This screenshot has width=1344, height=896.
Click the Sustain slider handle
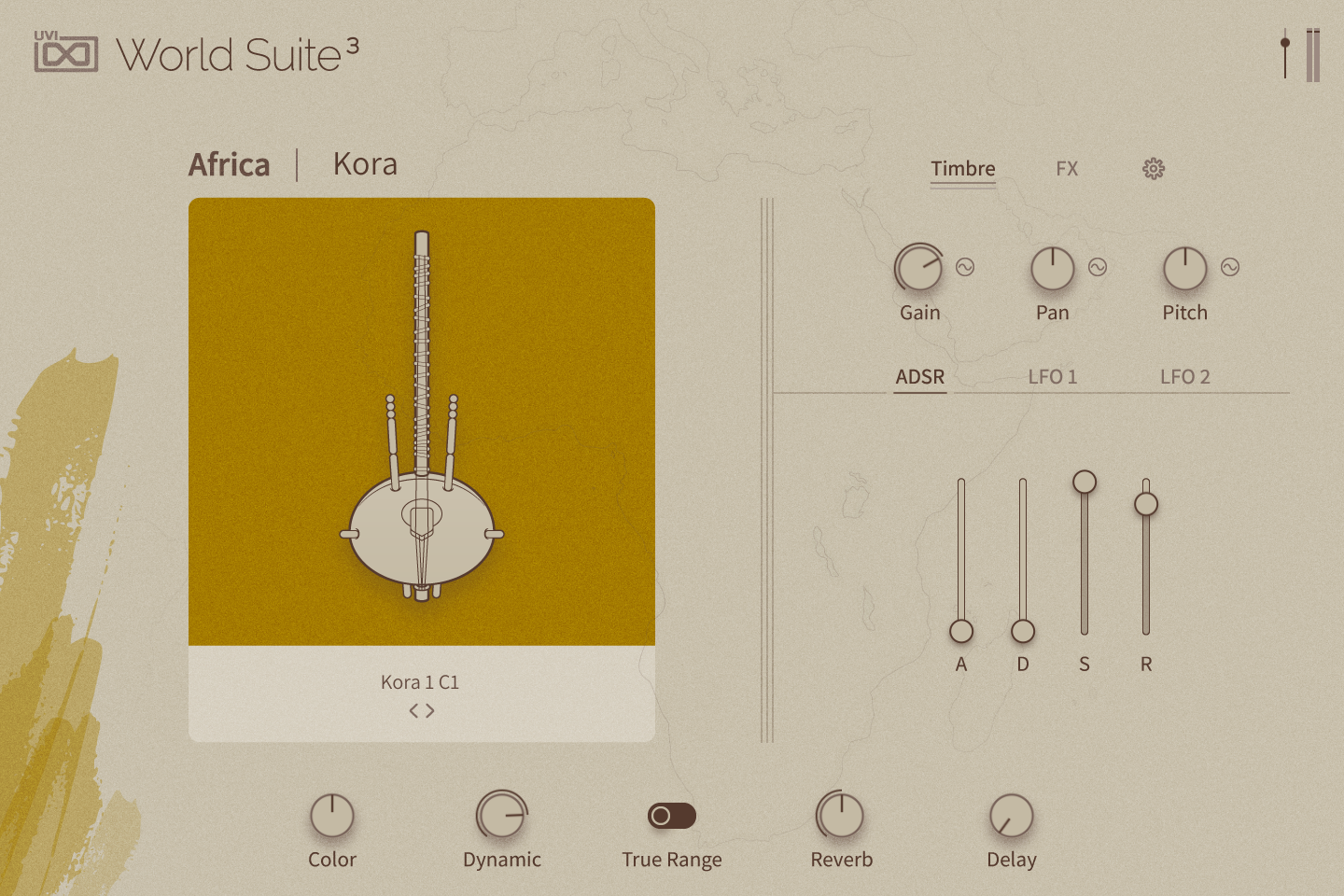(x=1084, y=483)
